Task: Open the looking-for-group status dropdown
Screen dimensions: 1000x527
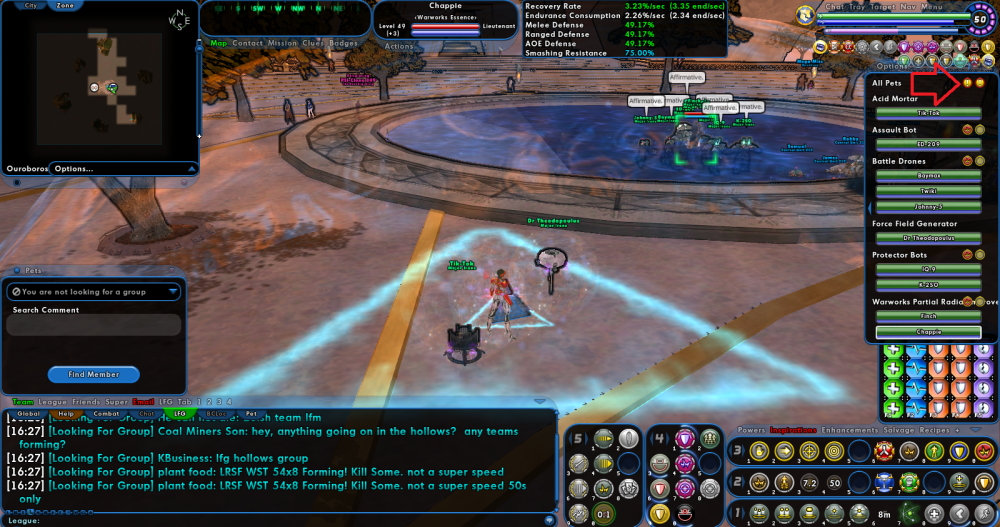Action: (93, 292)
